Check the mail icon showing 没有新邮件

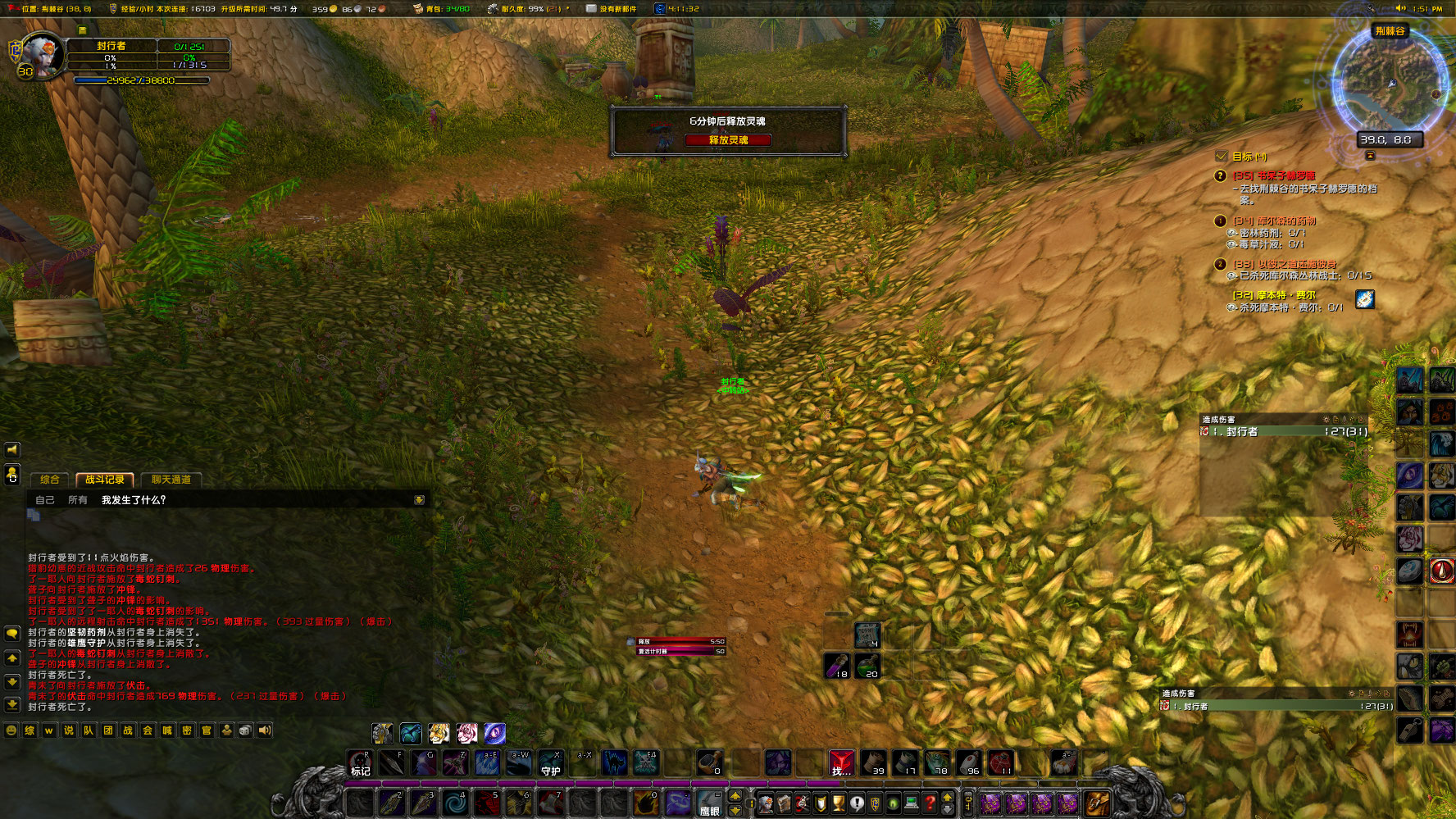pos(592,10)
